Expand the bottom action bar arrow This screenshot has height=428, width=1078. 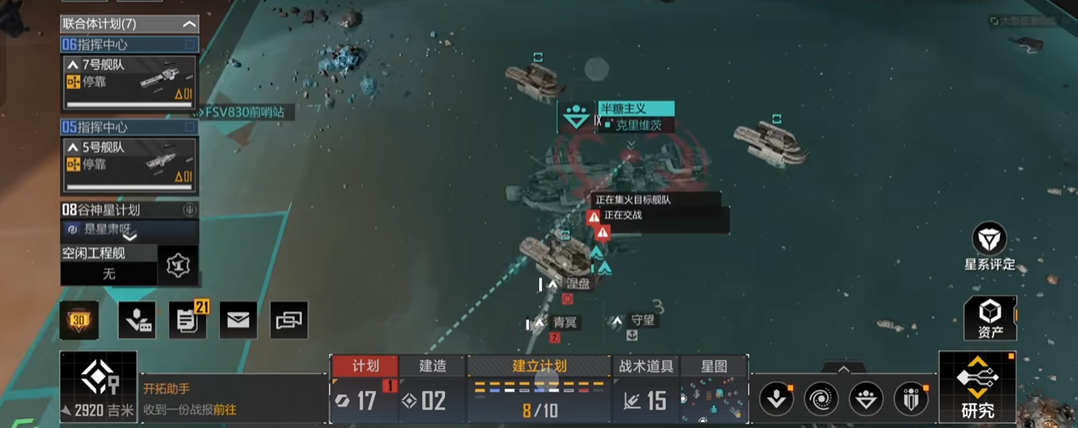(844, 368)
